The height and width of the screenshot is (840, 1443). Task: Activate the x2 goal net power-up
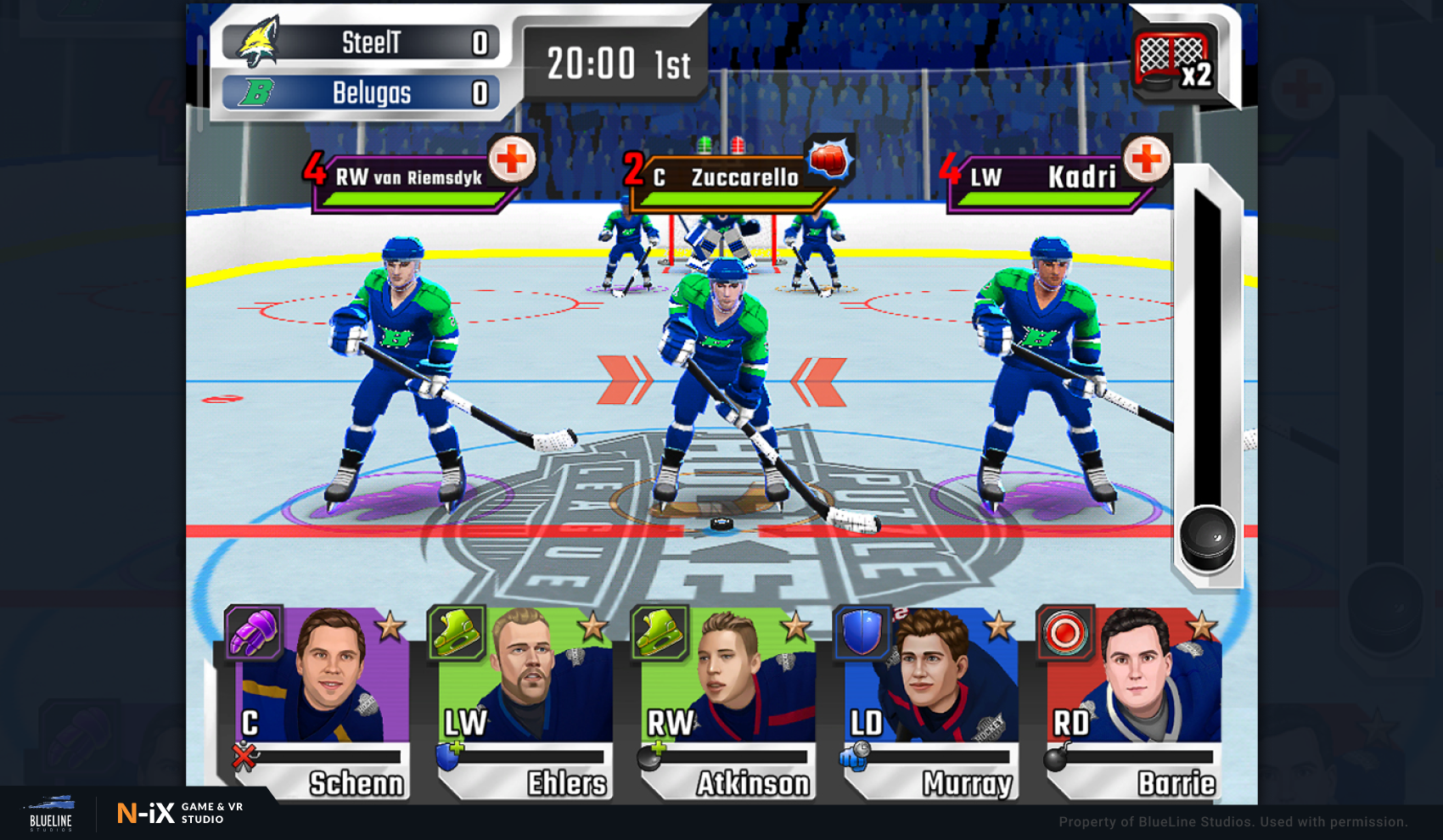click(x=1174, y=59)
